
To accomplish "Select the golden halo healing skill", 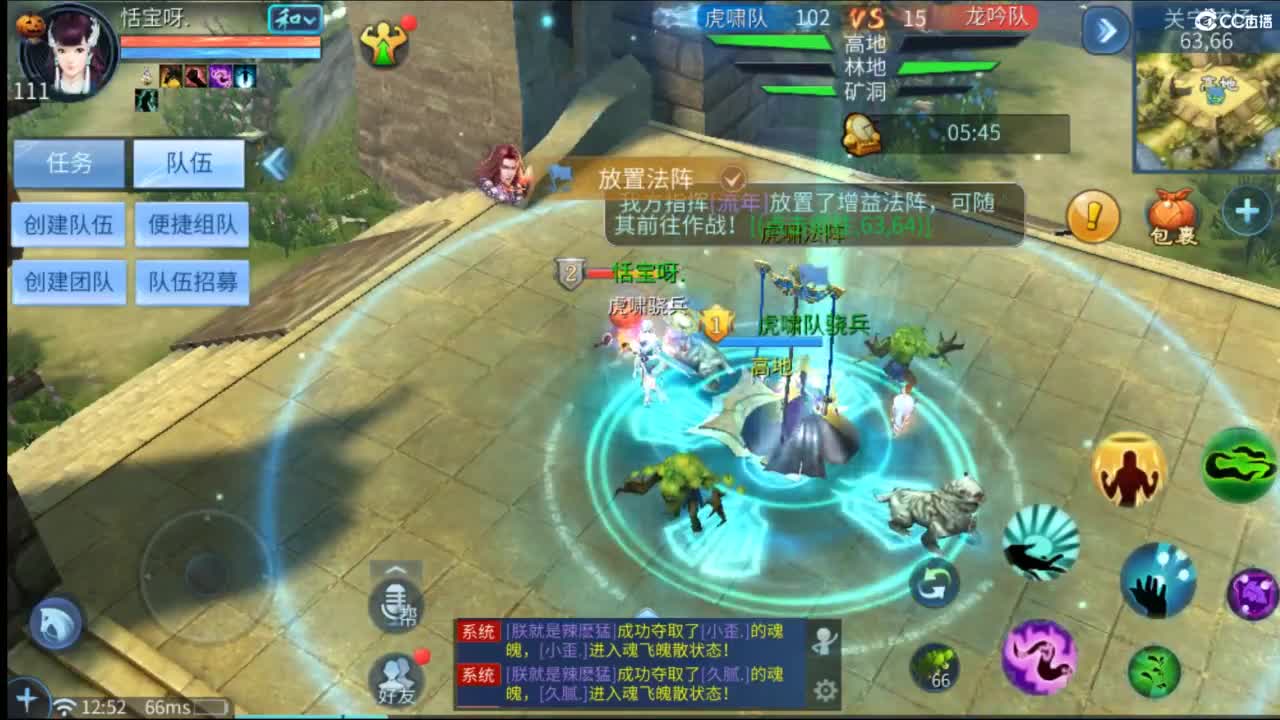I will click(x=1127, y=470).
